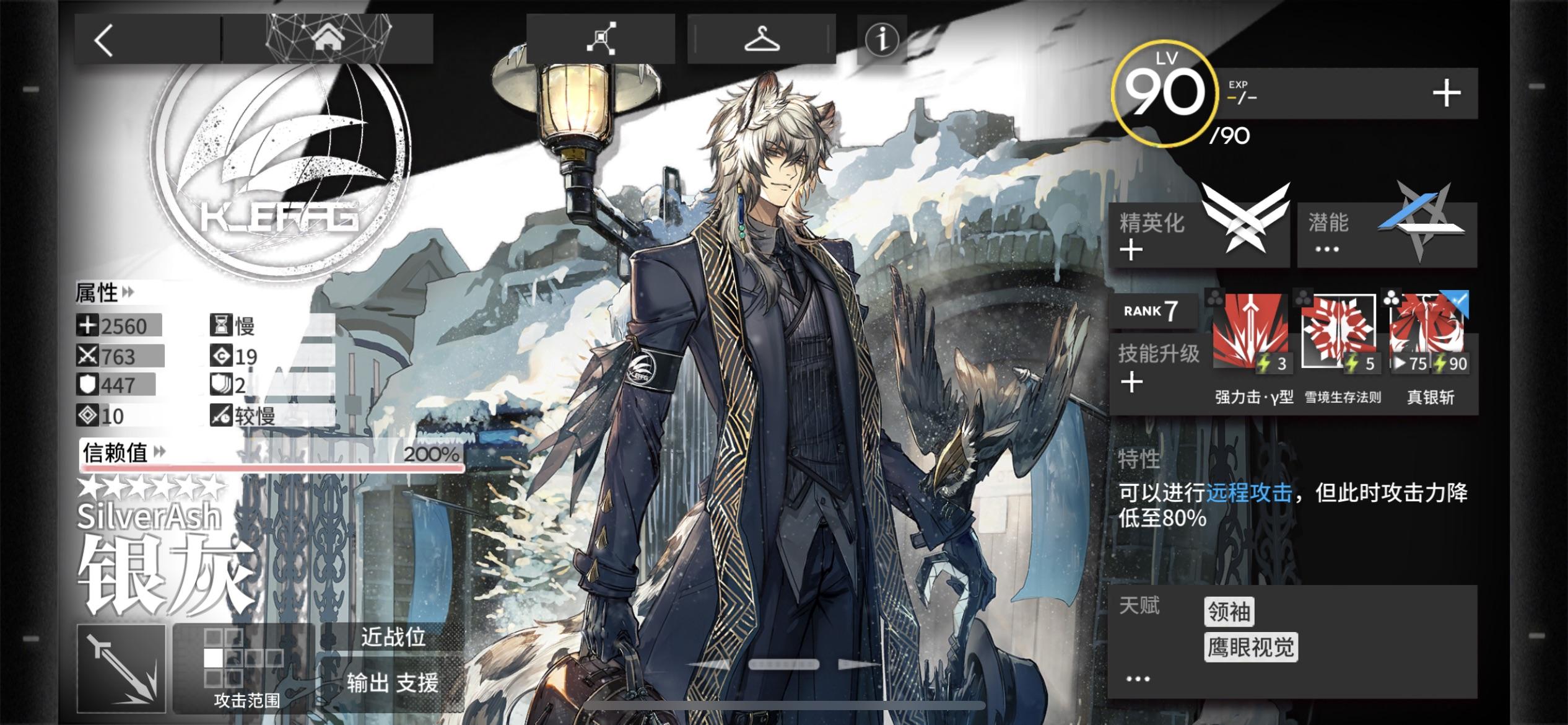Image resolution: width=1568 pixels, height=725 pixels.
Task: Click the 远程攻击 highlighted trait link
Action: click(x=1248, y=493)
